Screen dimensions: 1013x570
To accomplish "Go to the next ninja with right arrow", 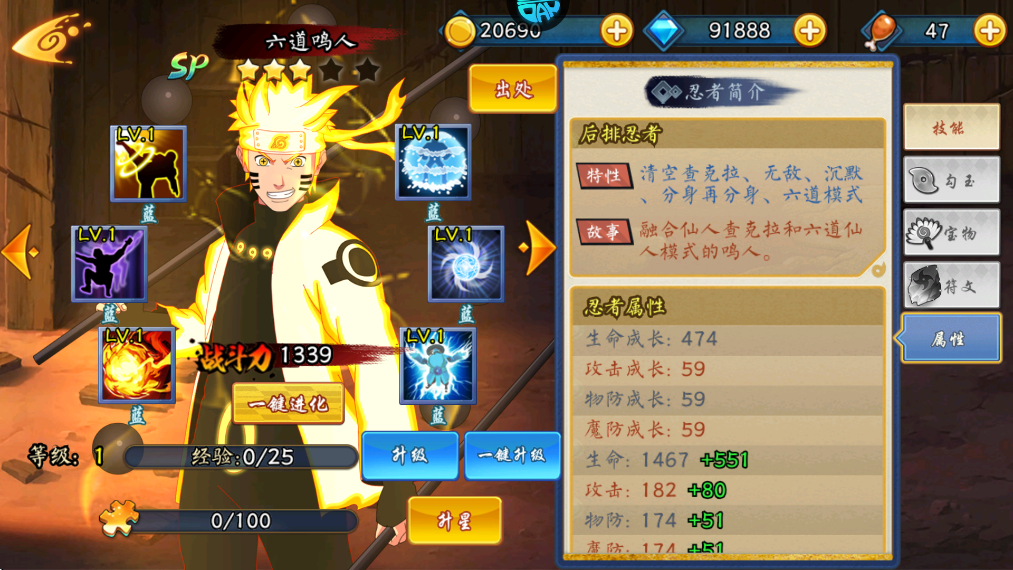I will [x=540, y=247].
